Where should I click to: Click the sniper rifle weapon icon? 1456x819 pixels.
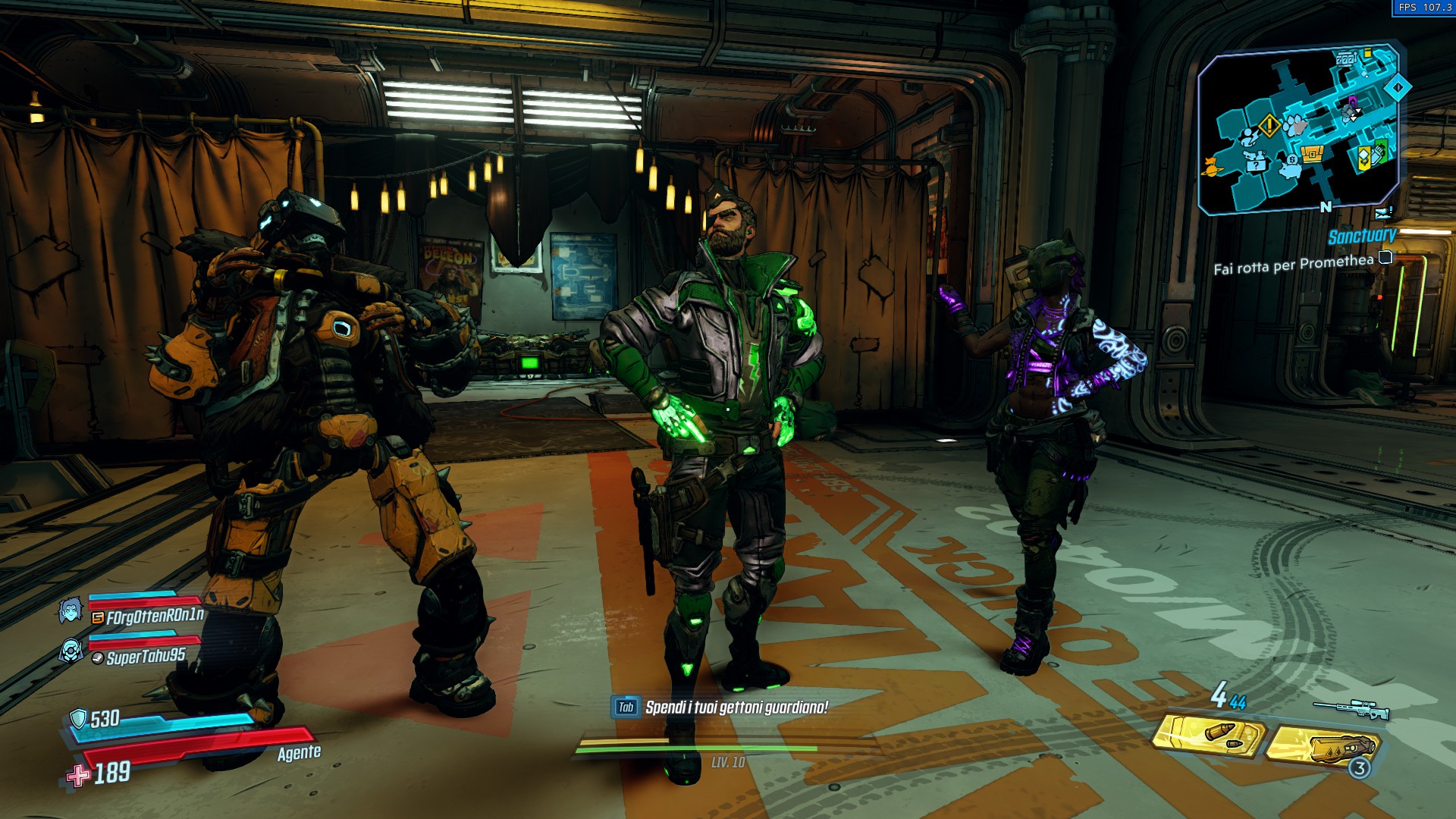coord(1351,710)
